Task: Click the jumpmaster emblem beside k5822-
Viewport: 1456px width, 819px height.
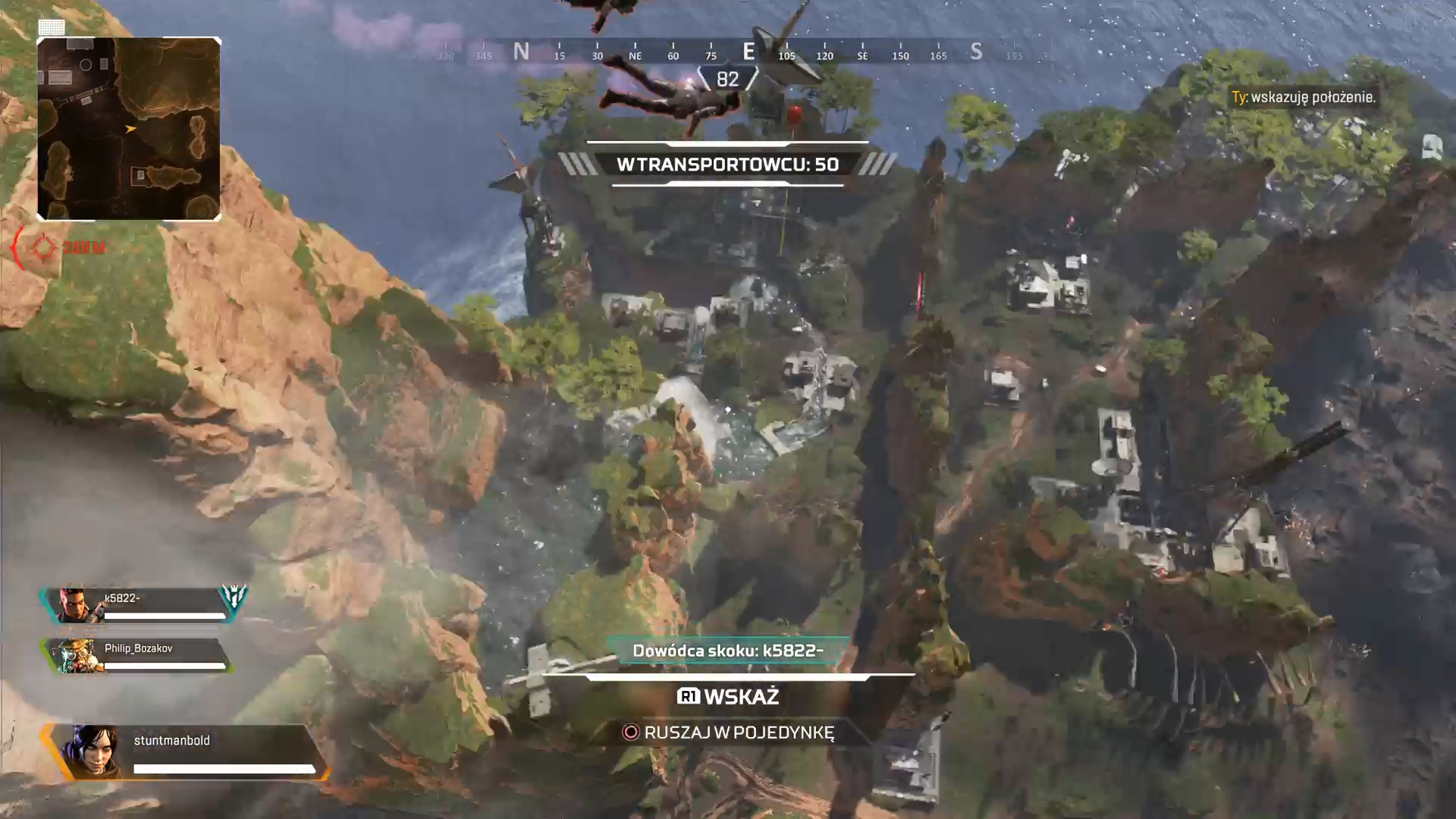Action: 233,598
